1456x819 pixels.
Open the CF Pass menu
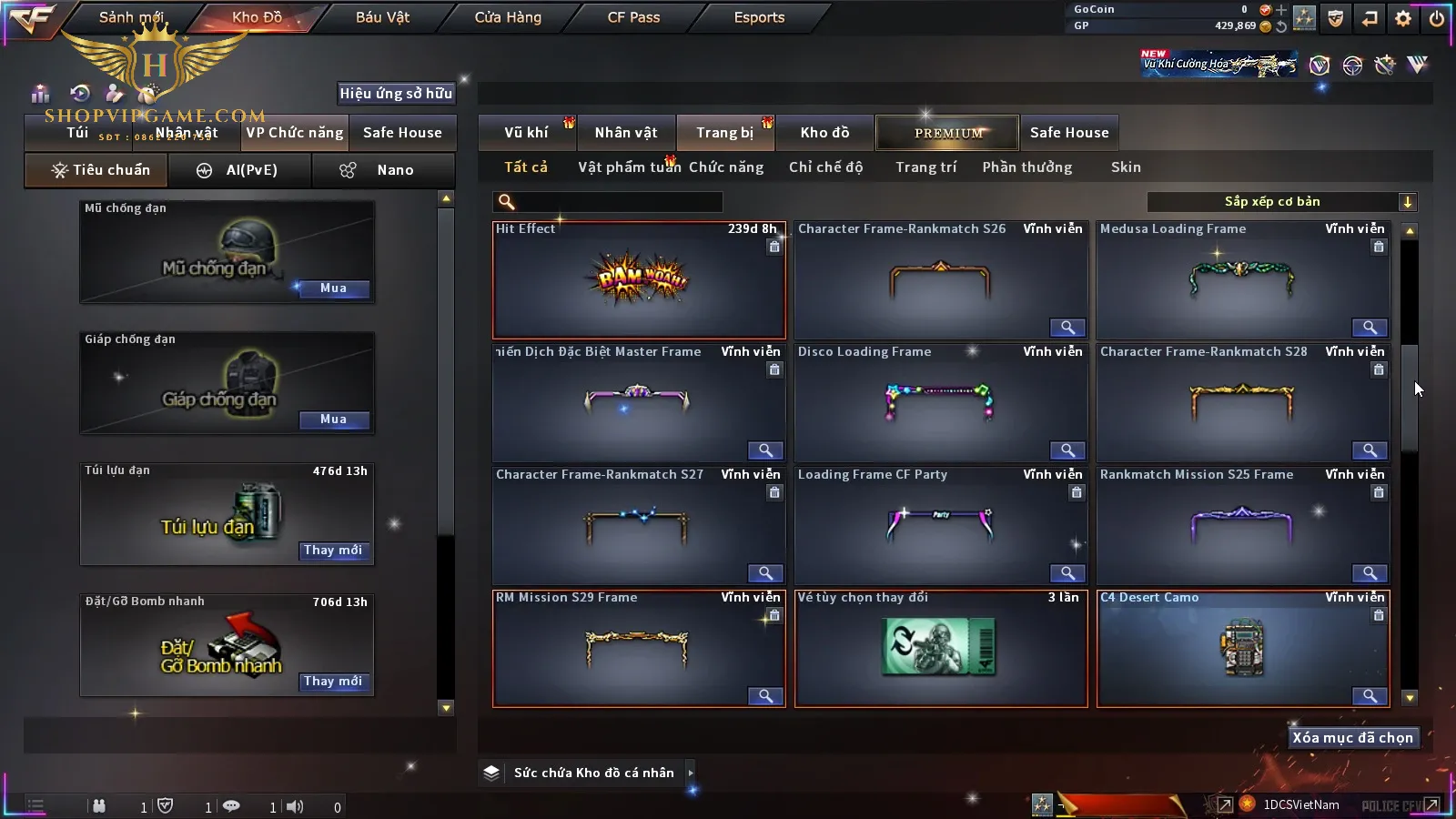[633, 17]
